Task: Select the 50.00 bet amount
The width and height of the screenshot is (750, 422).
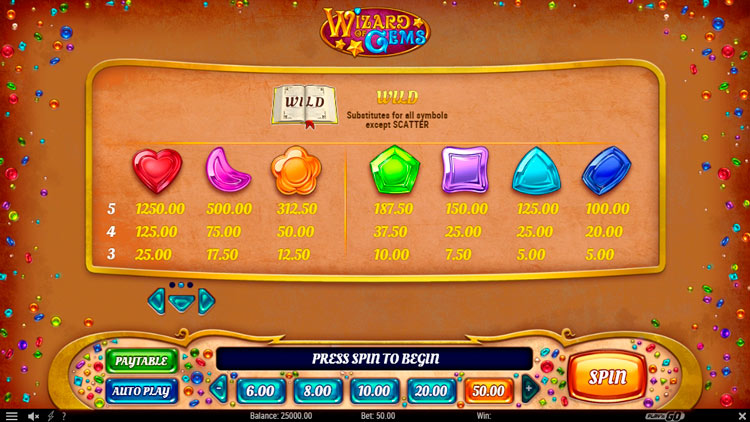Action: point(489,390)
